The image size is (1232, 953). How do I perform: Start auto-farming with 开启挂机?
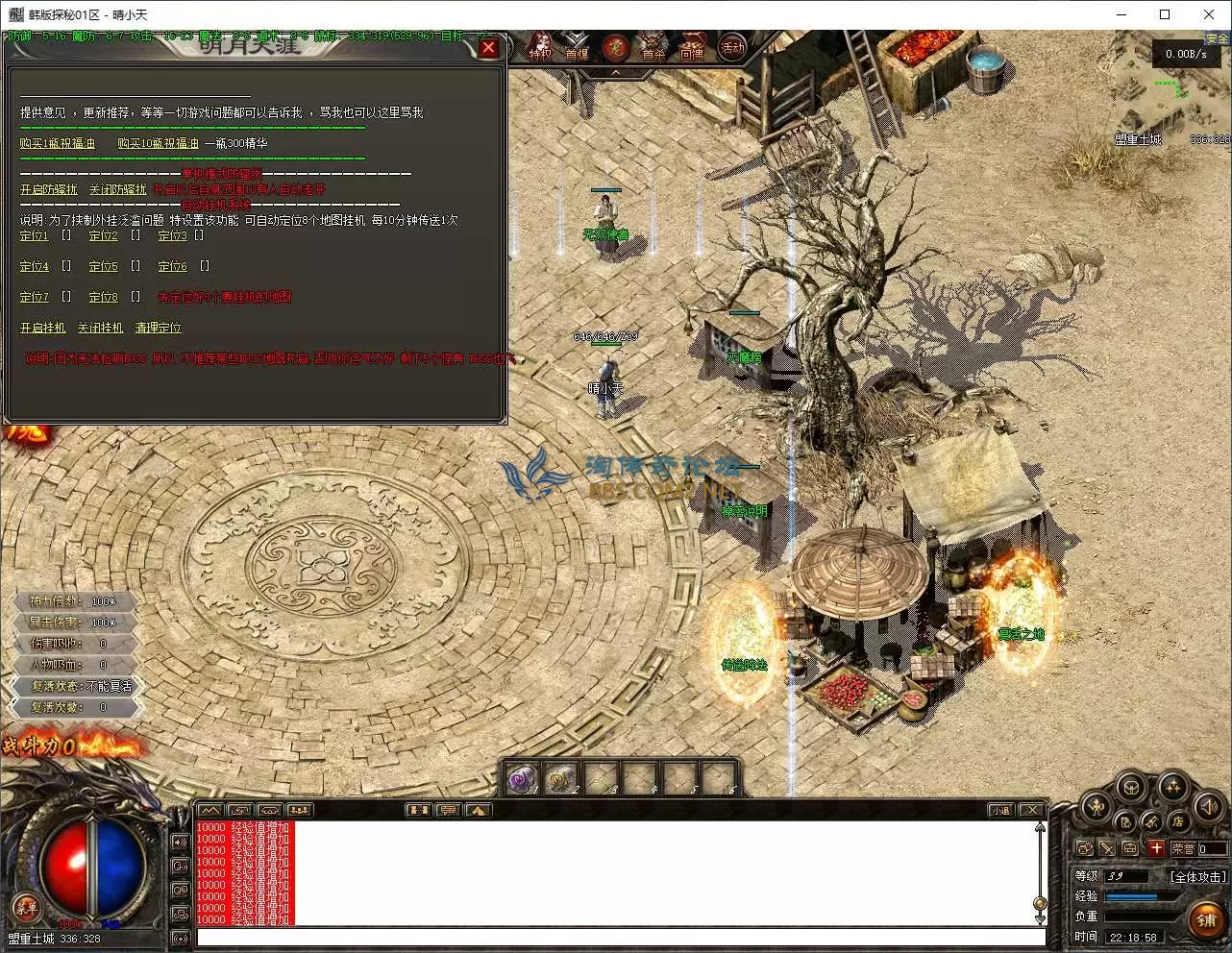pyautogui.click(x=43, y=328)
